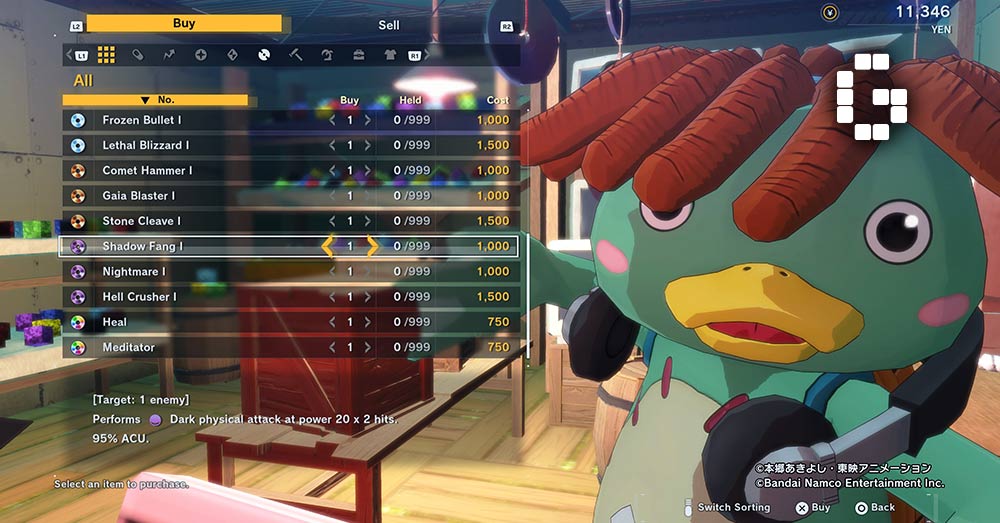Viewport: 1000px width, 523px height.
Task: Decrease Shadow Fang I buy quantity
Action: pyautogui.click(x=327, y=246)
